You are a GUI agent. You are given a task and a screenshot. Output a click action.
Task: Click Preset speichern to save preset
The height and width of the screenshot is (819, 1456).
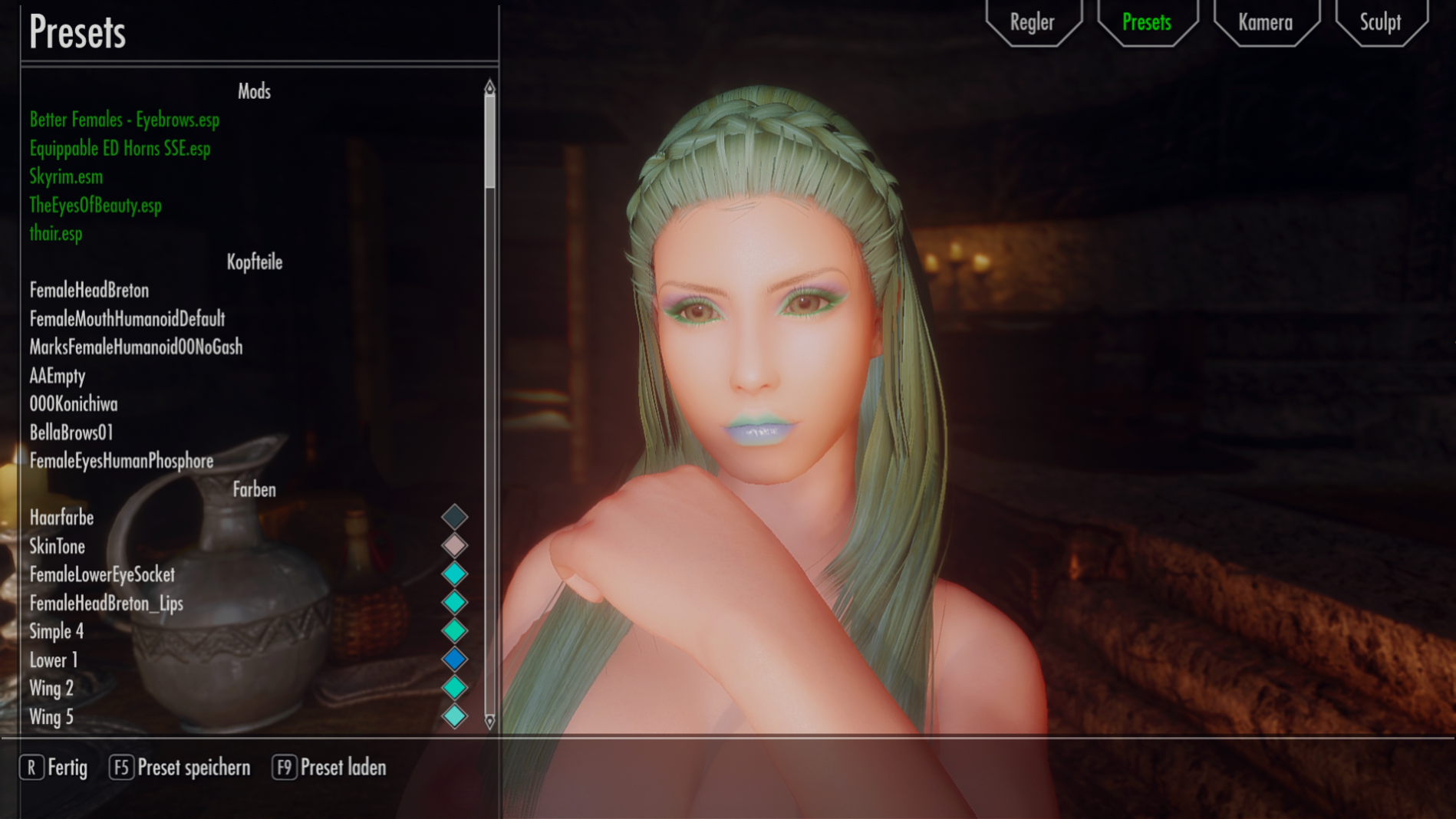tap(180, 768)
